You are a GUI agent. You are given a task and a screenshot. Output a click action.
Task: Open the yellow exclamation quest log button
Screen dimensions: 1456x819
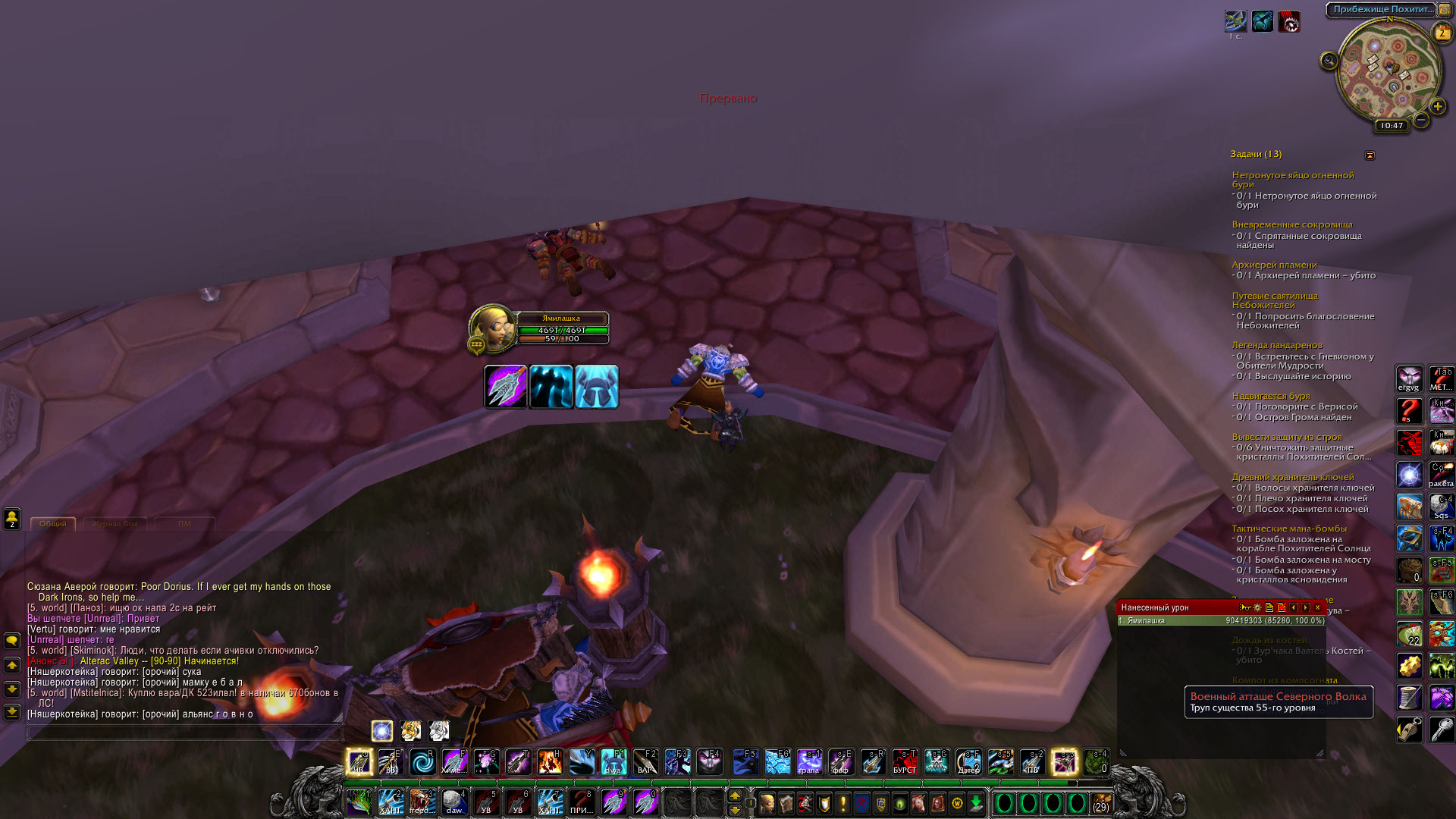(843, 802)
